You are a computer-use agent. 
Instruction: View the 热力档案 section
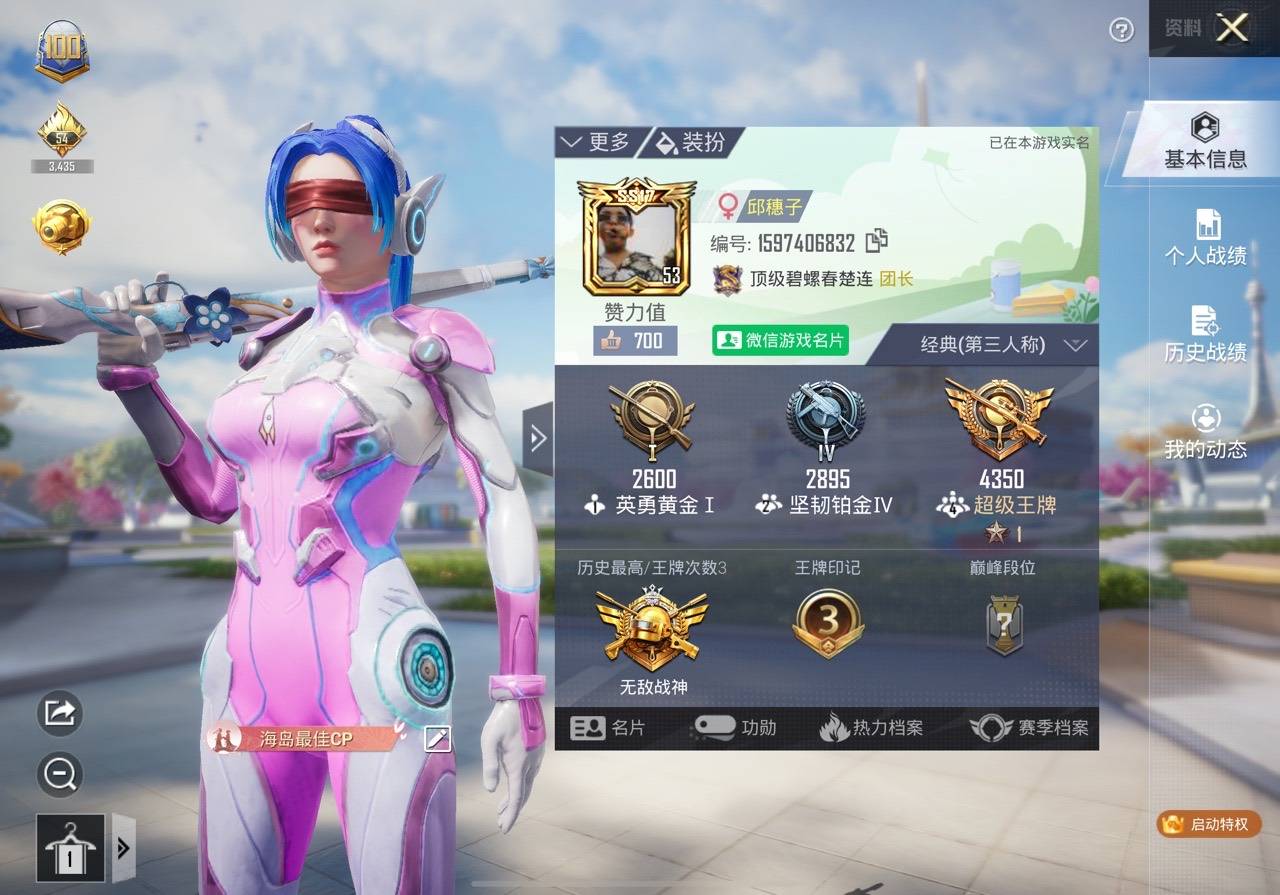[871, 728]
